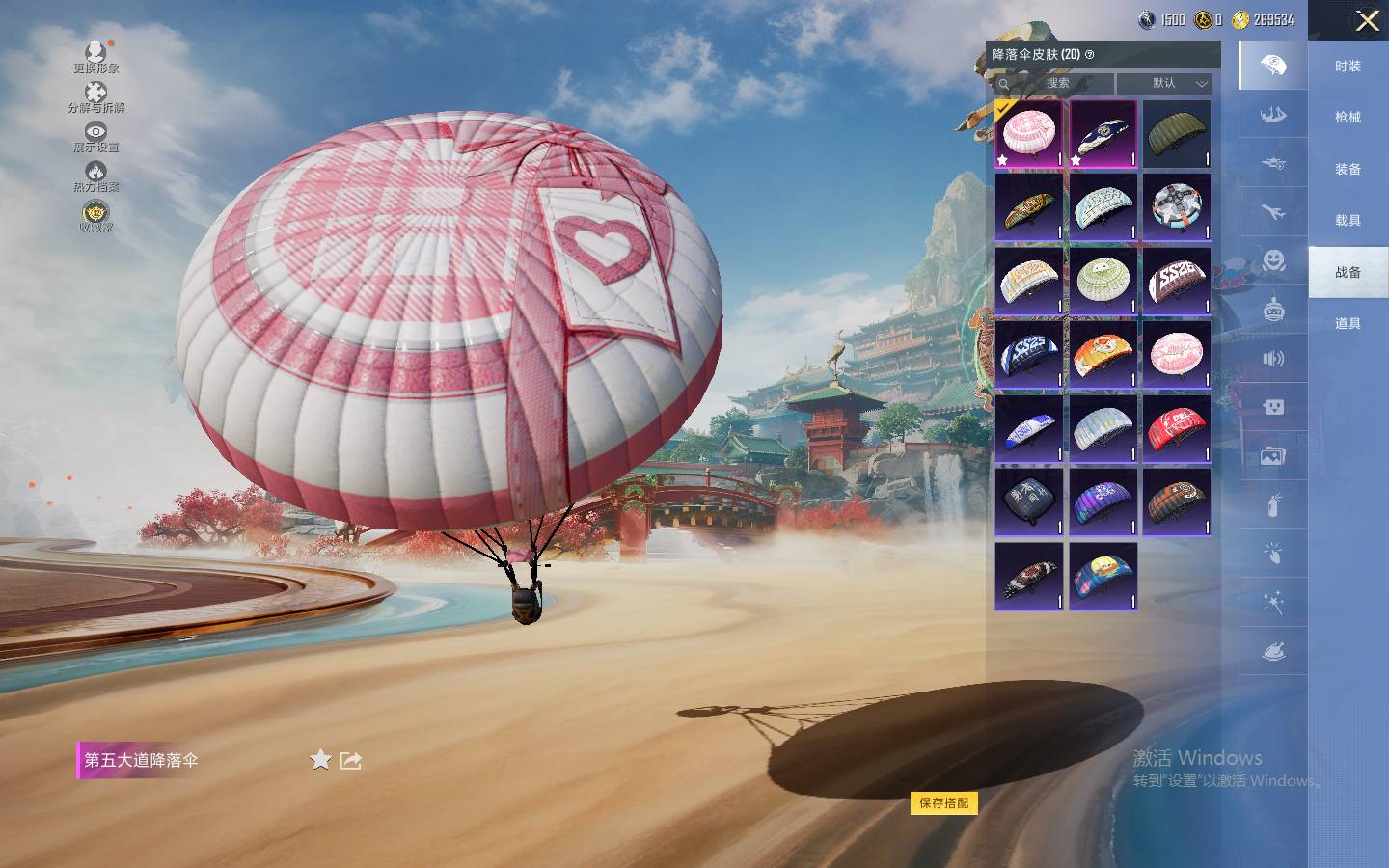This screenshot has width=1389, height=868.
Task: Switch to the 载具 vehicles tab
Action: click(x=1348, y=220)
